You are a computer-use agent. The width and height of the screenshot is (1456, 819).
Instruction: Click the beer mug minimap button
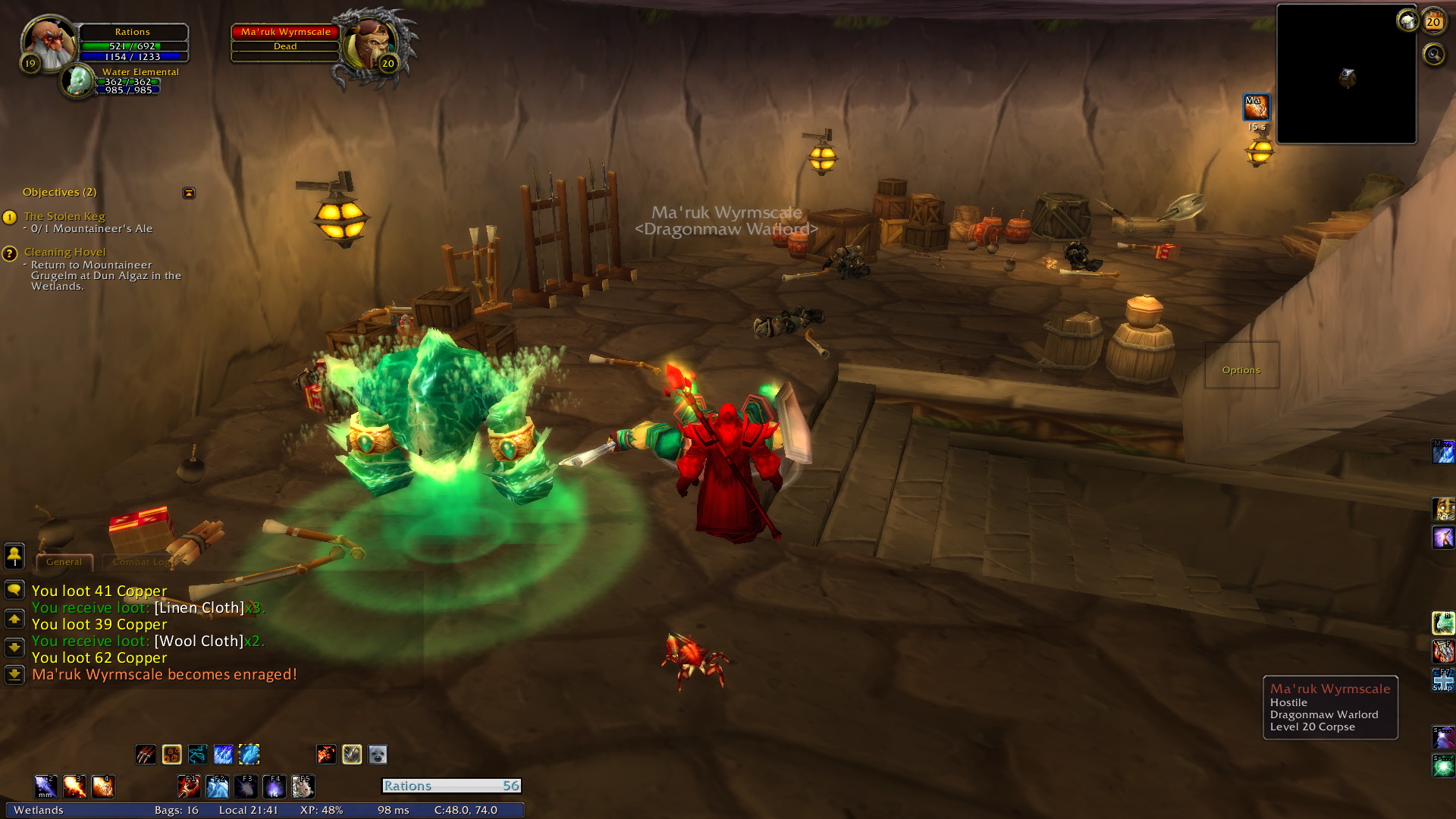click(x=1407, y=20)
